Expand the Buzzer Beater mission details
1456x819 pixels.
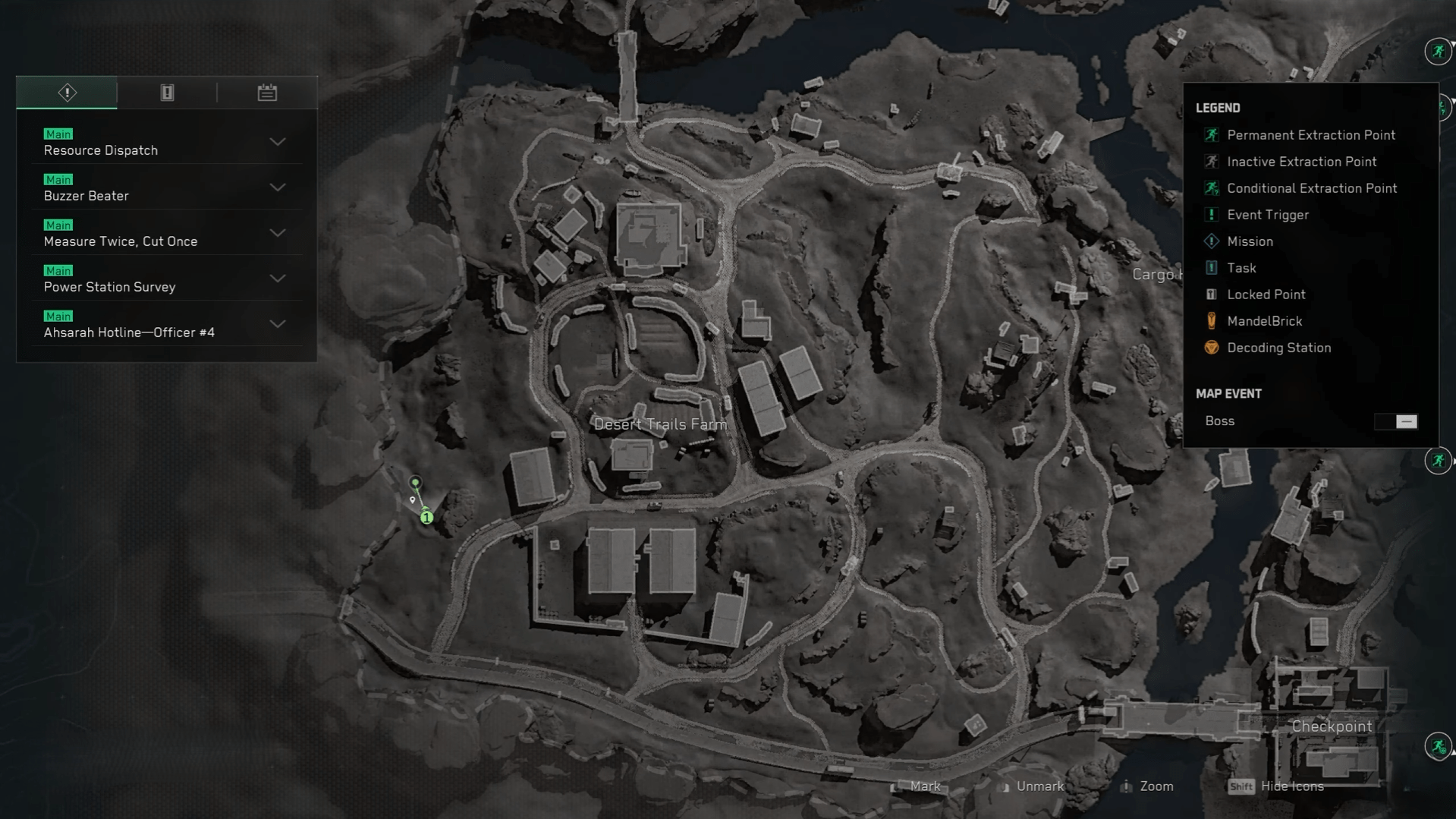[278, 188]
